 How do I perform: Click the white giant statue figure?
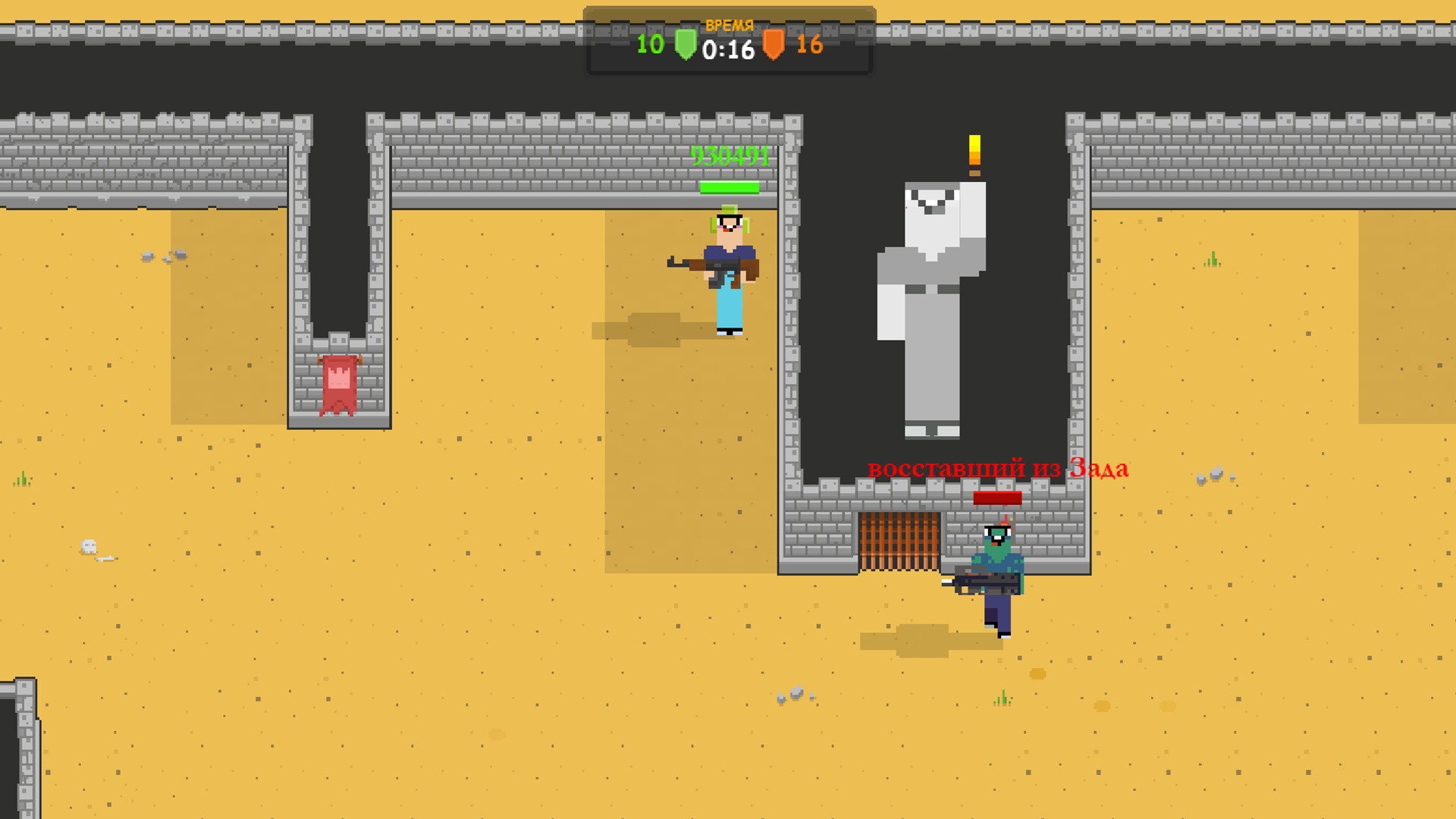(933, 303)
